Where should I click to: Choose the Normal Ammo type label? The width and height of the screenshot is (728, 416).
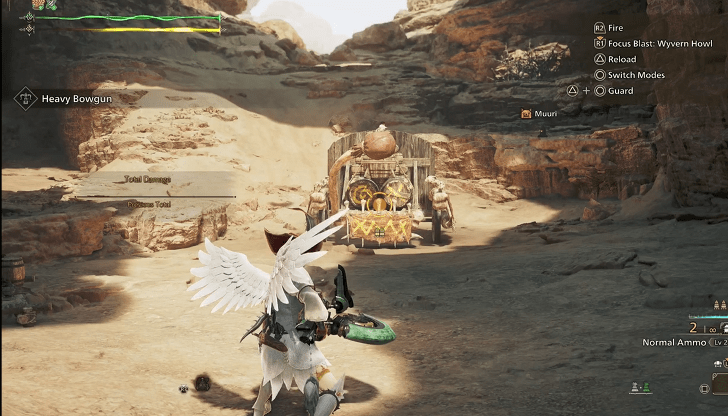point(674,342)
